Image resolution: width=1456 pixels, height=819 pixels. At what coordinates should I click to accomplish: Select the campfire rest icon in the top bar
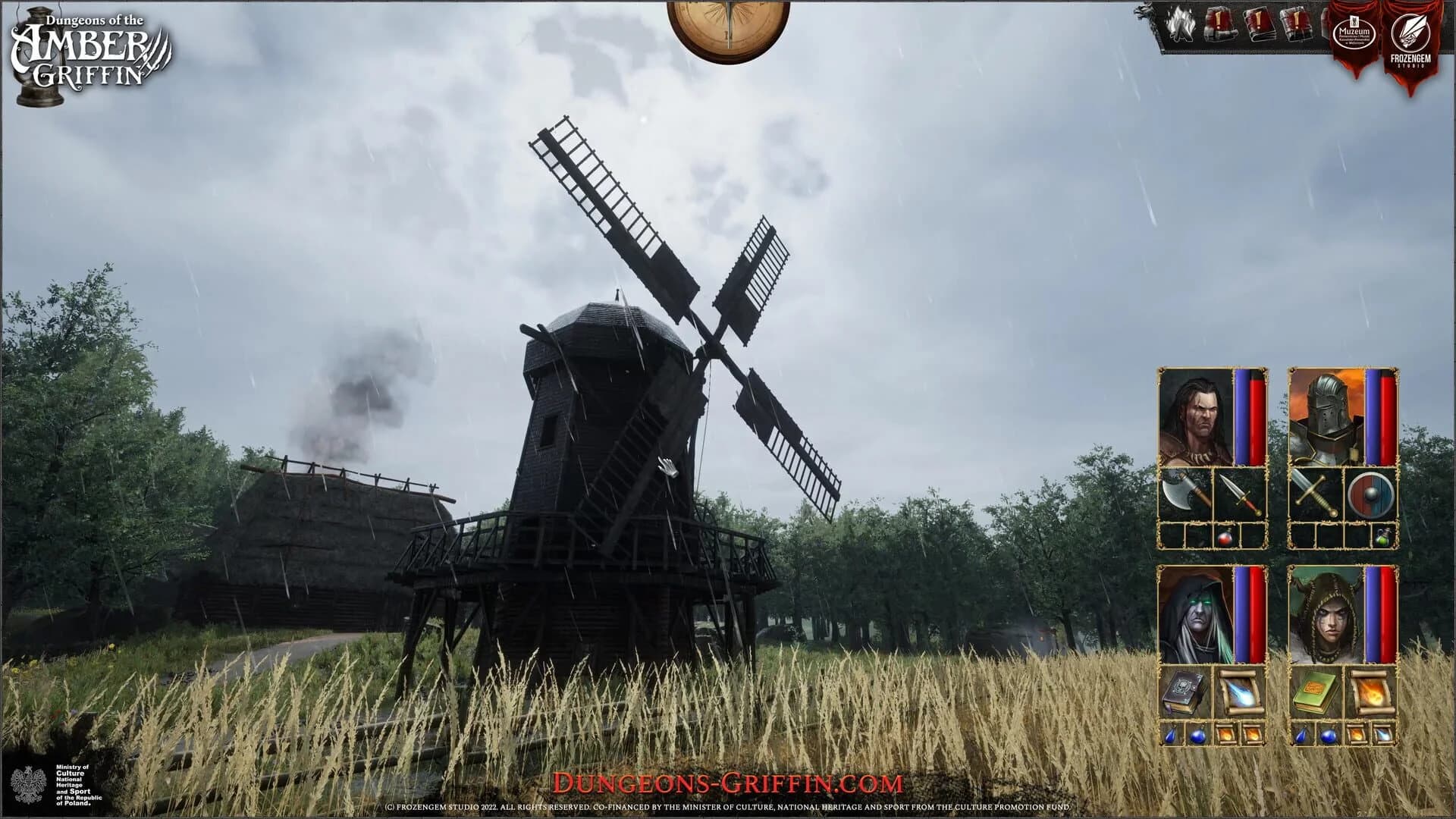[x=1181, y=25]
